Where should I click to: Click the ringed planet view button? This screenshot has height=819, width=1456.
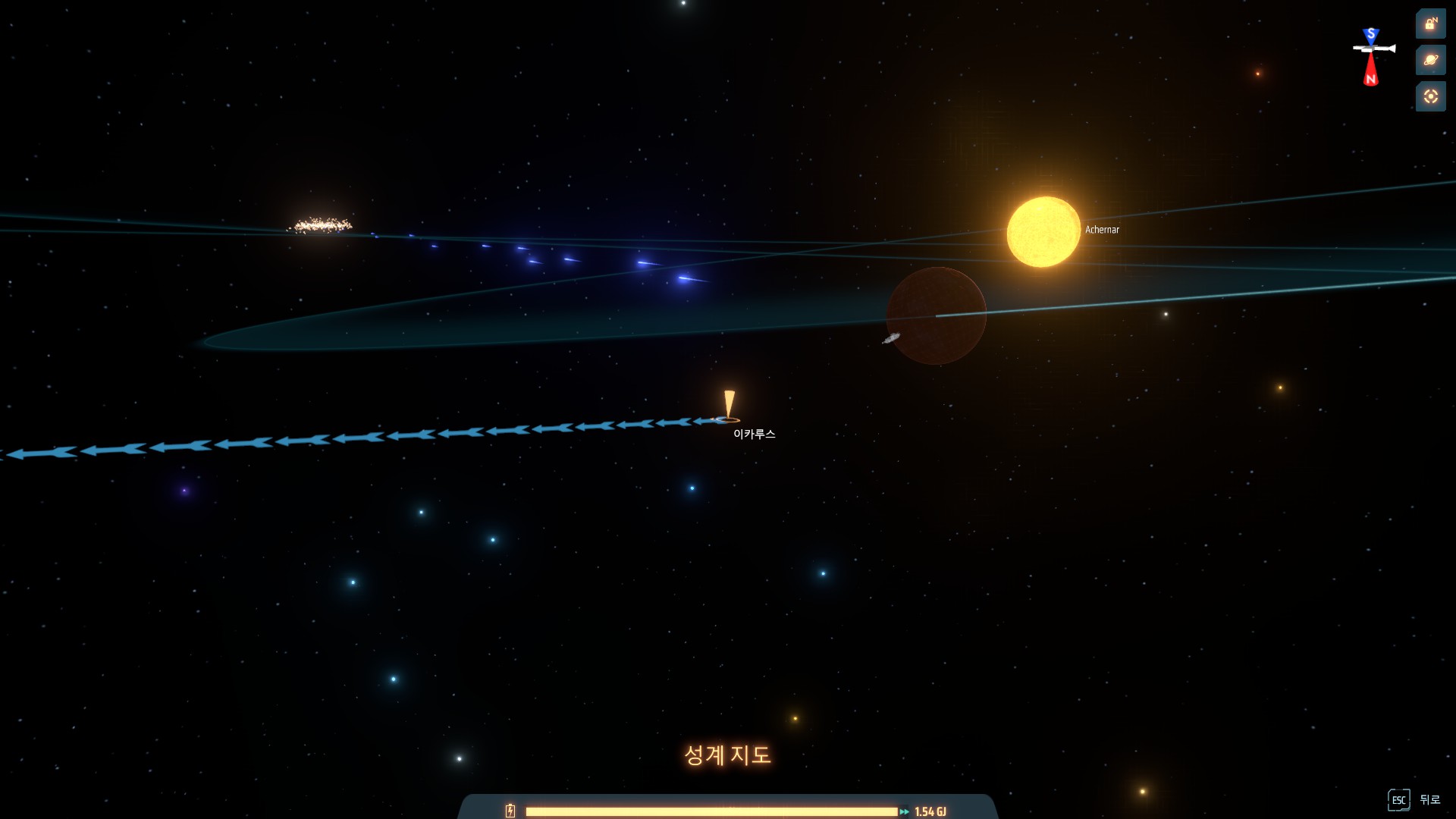point(1430,60)
